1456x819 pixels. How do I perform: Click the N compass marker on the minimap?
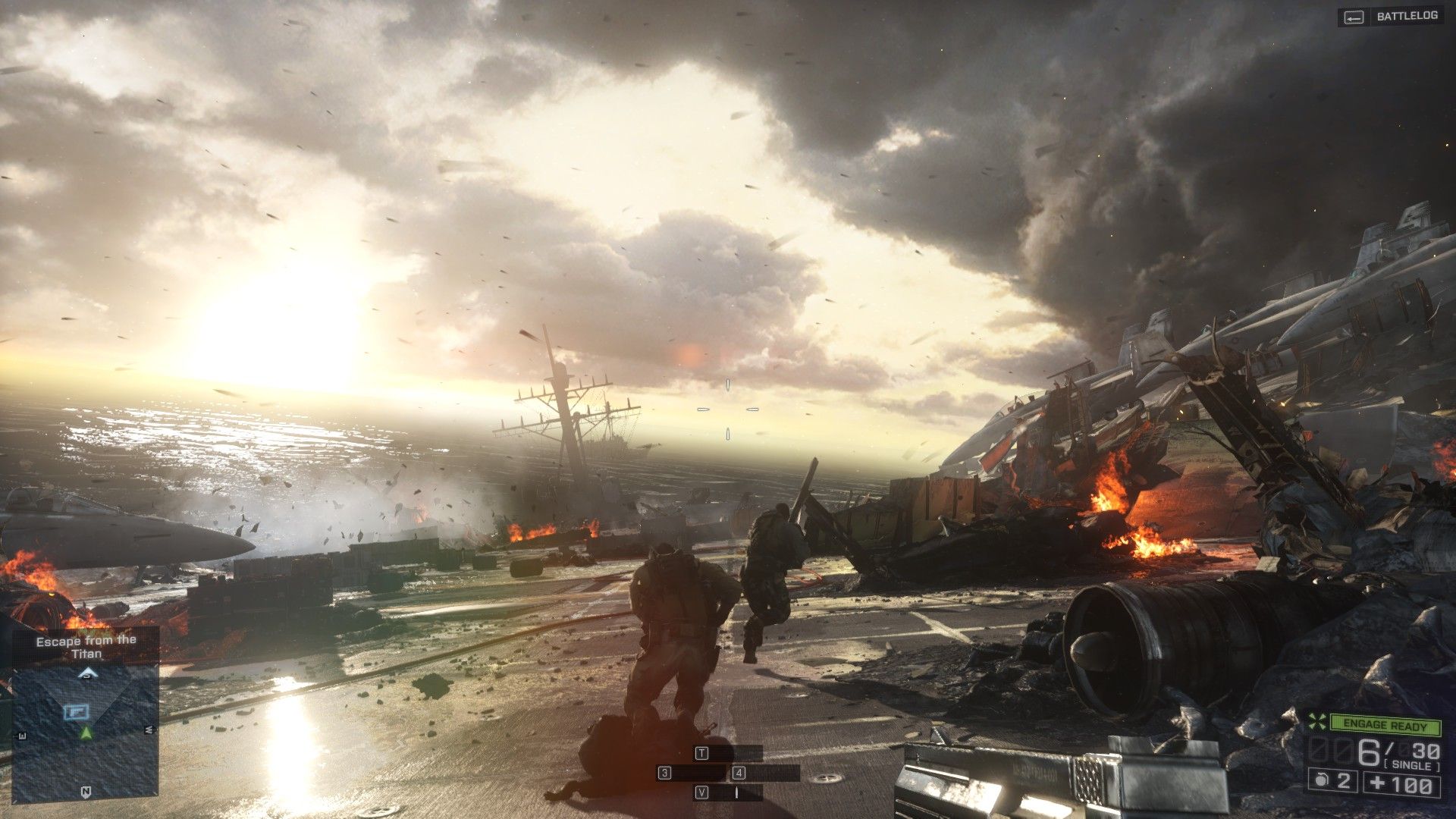(86, 791)
